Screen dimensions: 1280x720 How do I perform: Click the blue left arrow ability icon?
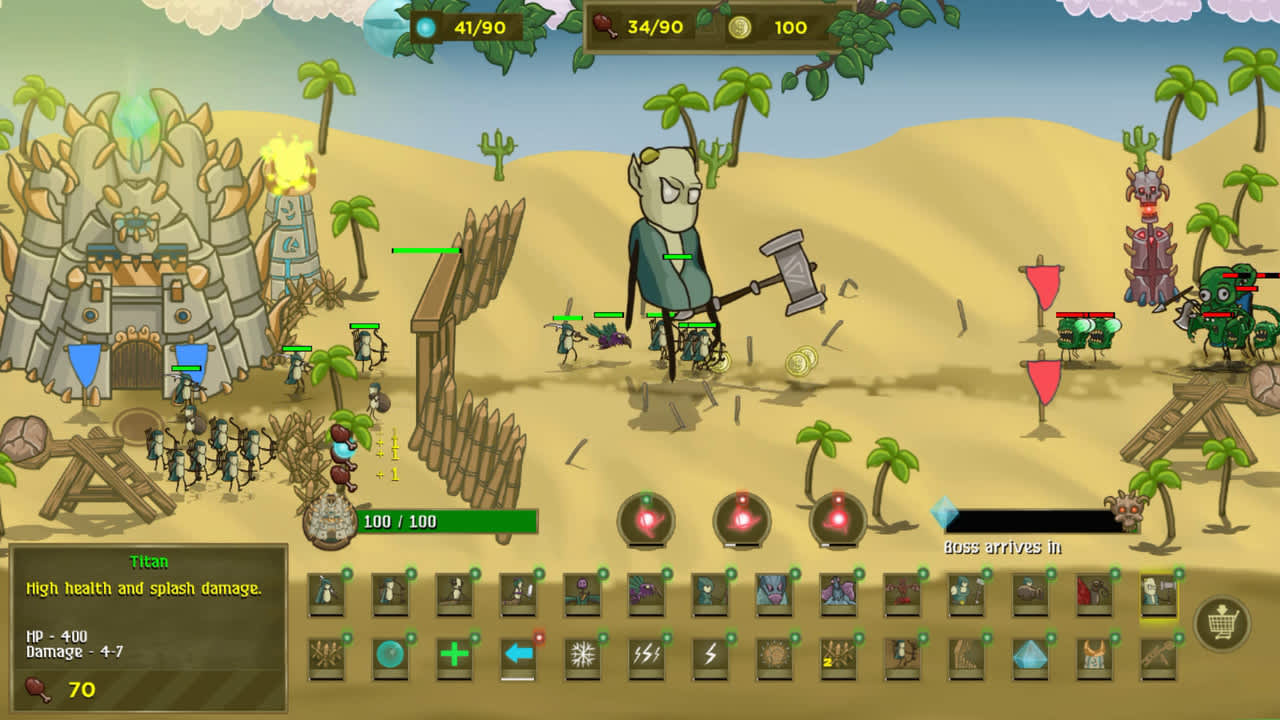(518, 655)
